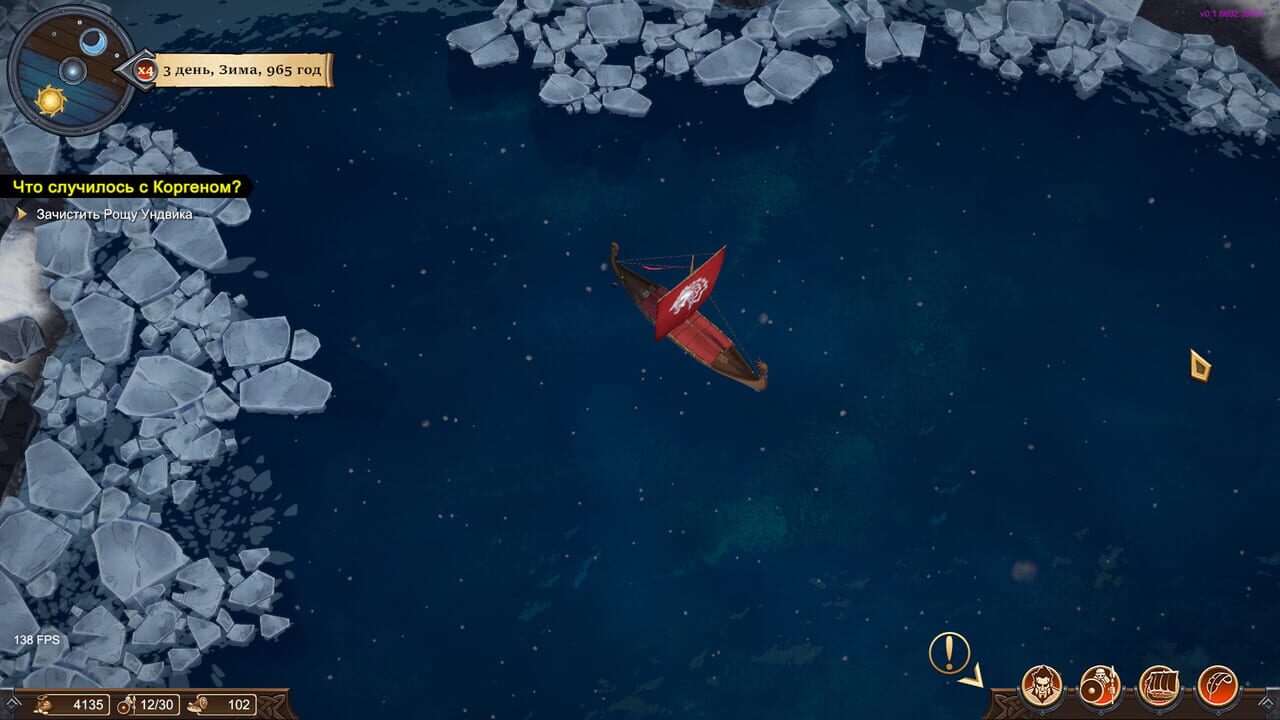
Task: Click the rune emblem in bottom-left corner
Action: 12,703
